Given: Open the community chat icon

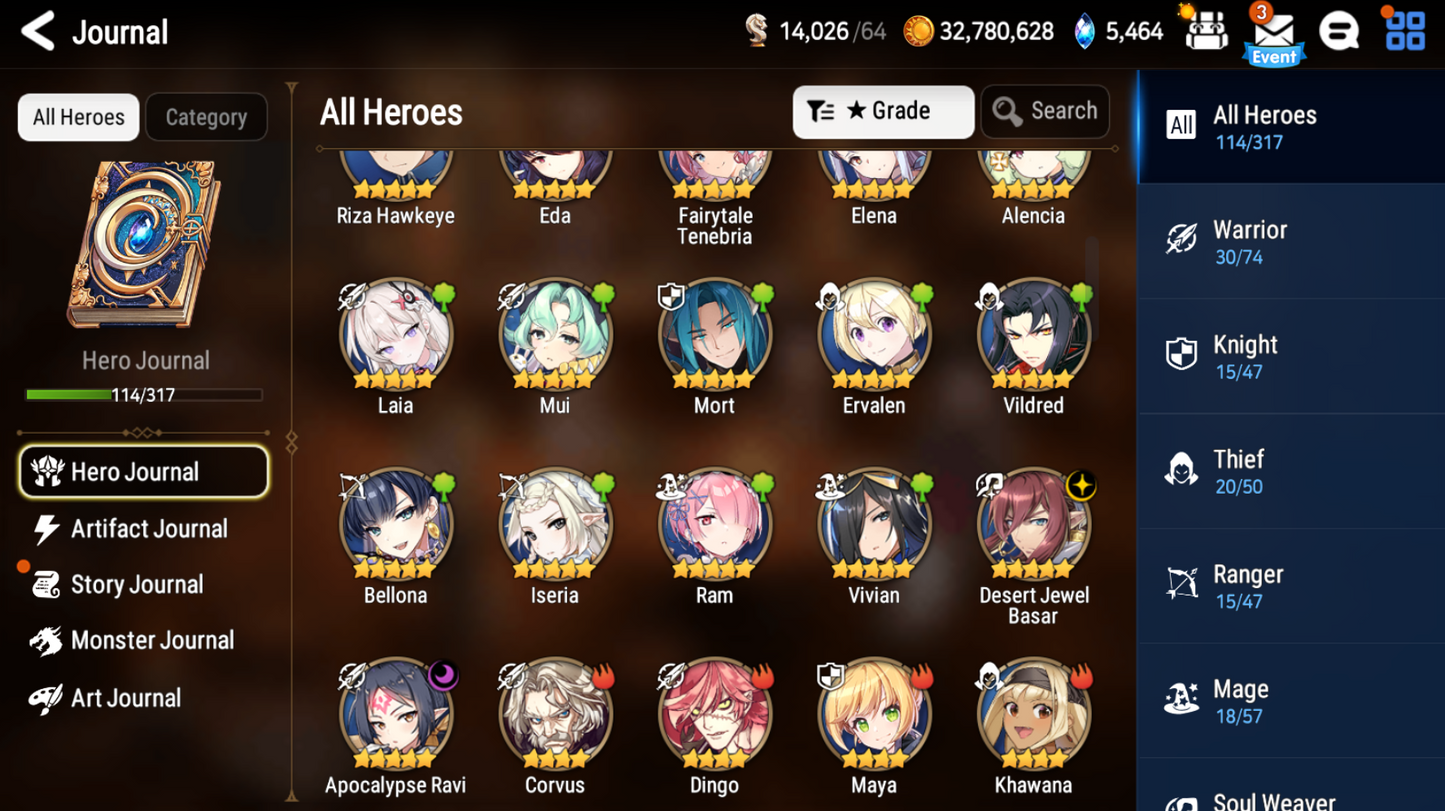Looking at the screenshot, I should coord(1339,31).
